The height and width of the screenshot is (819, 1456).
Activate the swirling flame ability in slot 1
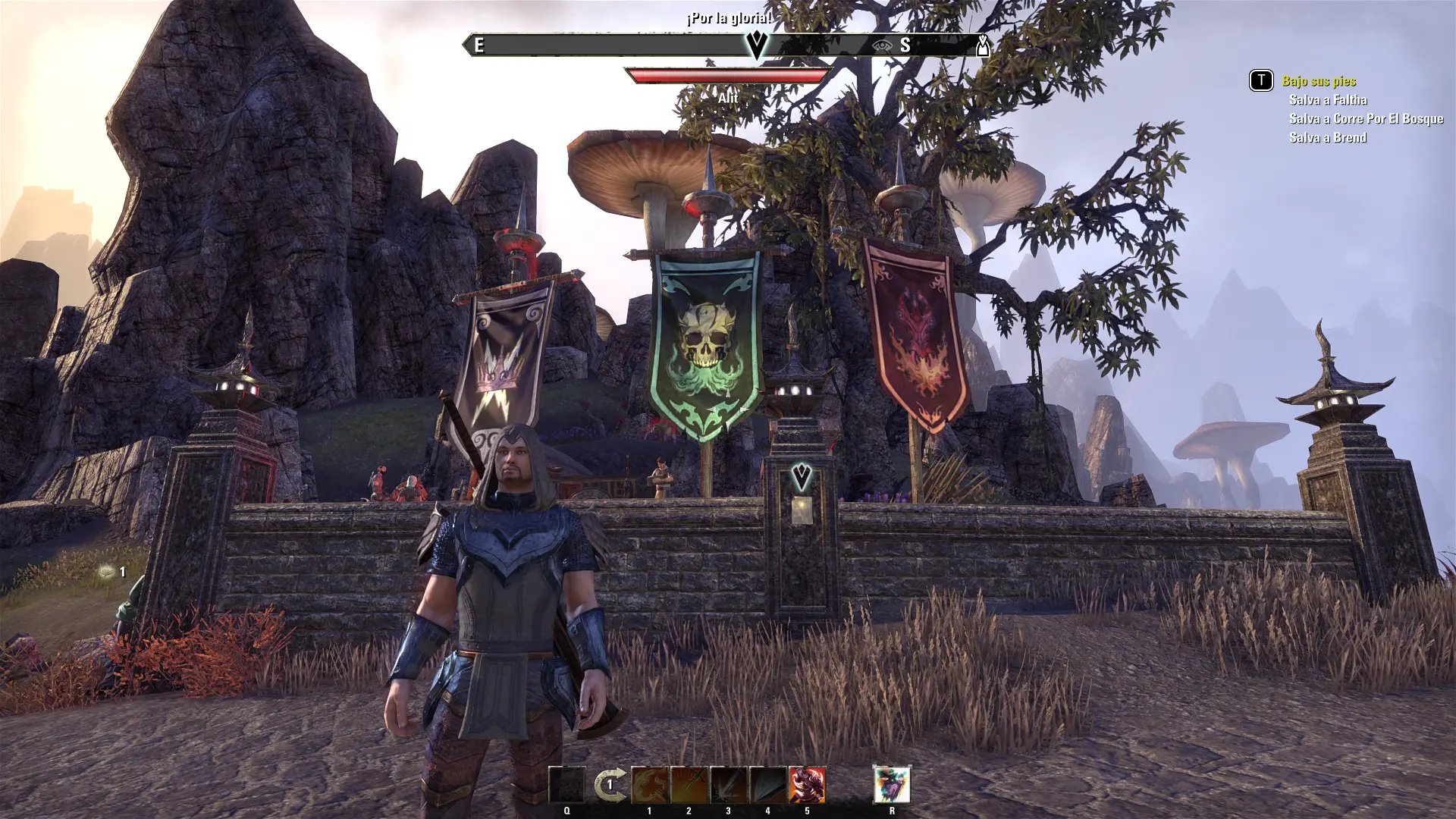coord(650,785)
